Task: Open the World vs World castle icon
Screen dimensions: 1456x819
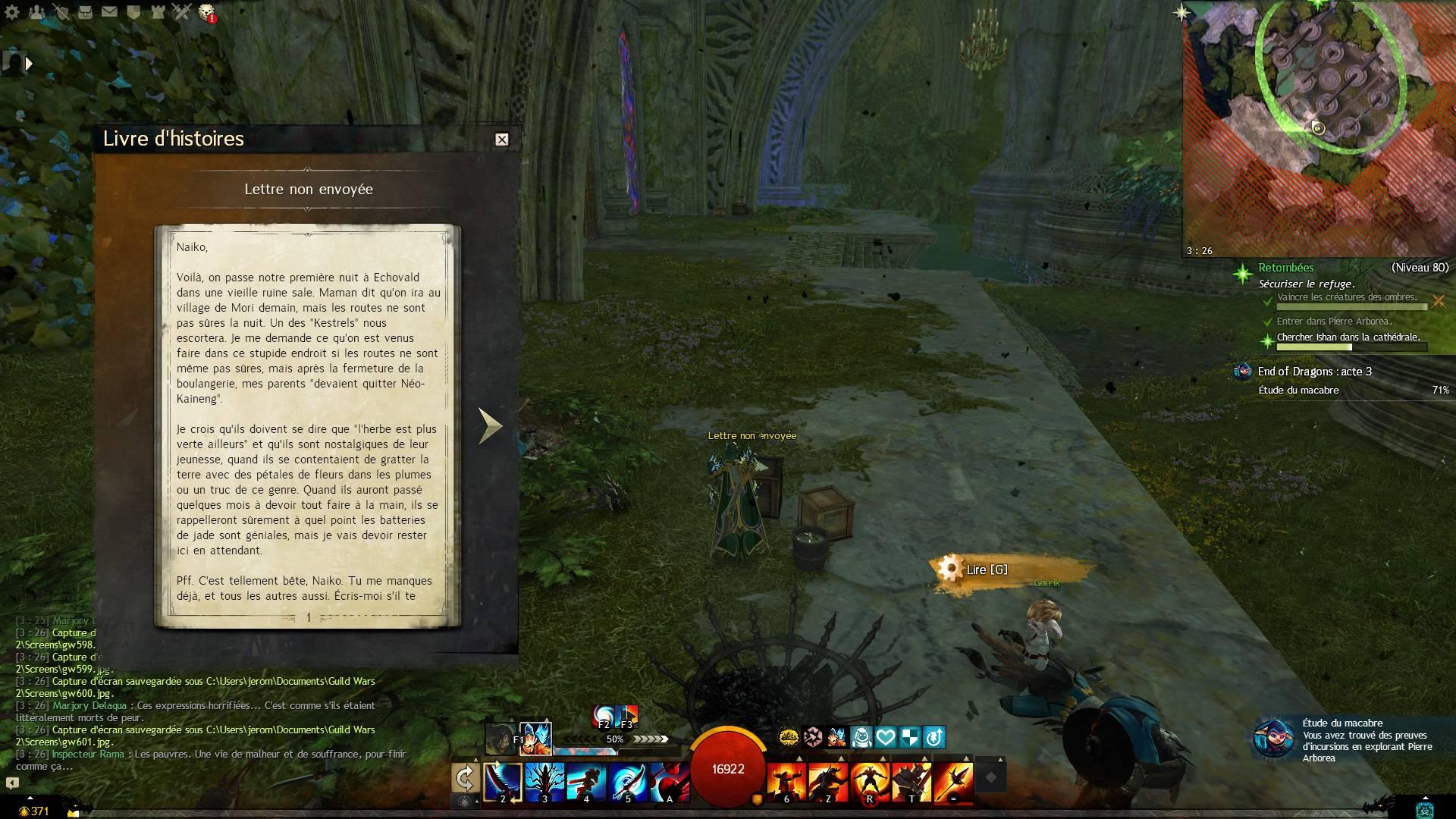Action: 157,11
